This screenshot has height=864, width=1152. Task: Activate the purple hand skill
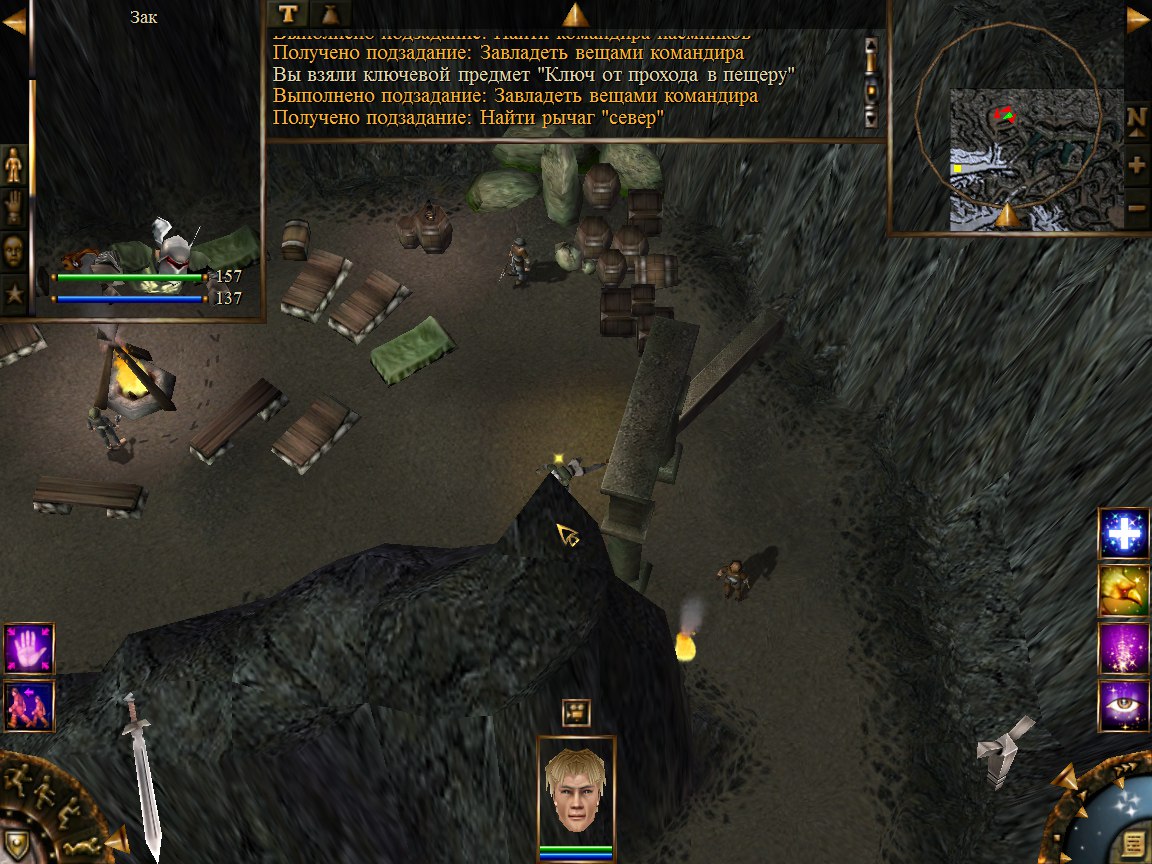pos(28,648)
